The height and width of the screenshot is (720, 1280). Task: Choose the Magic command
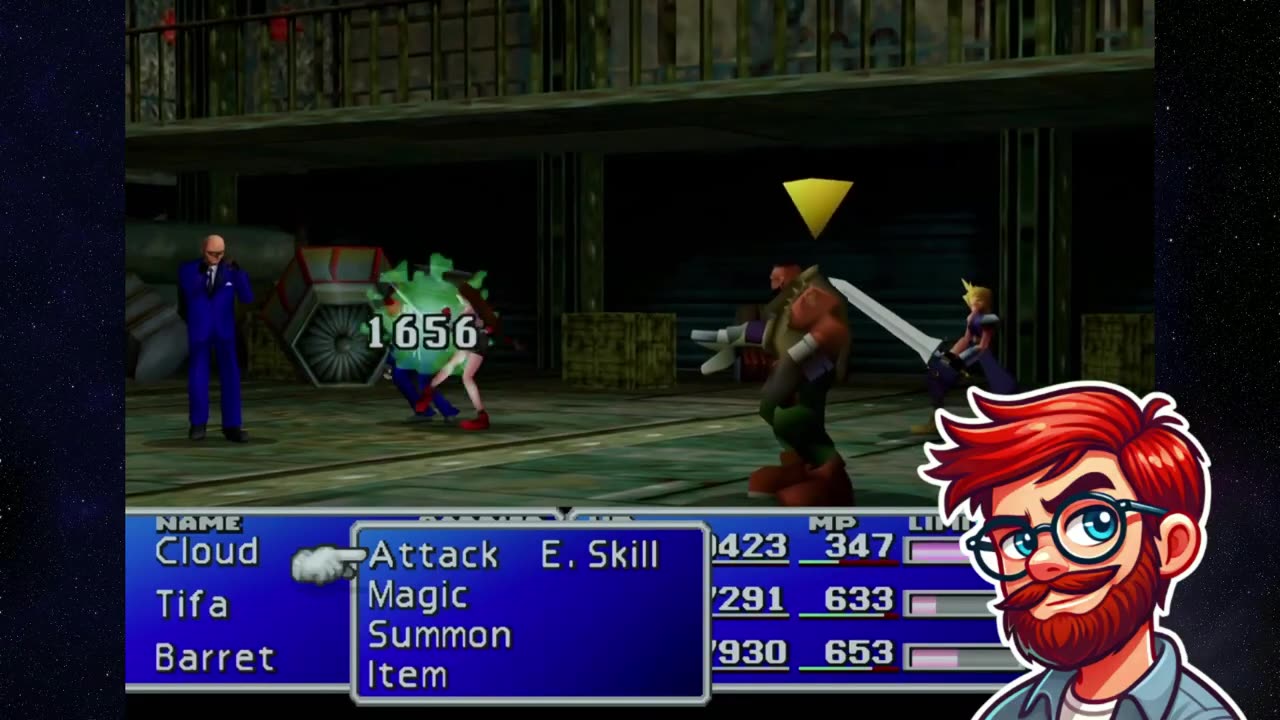418,596
